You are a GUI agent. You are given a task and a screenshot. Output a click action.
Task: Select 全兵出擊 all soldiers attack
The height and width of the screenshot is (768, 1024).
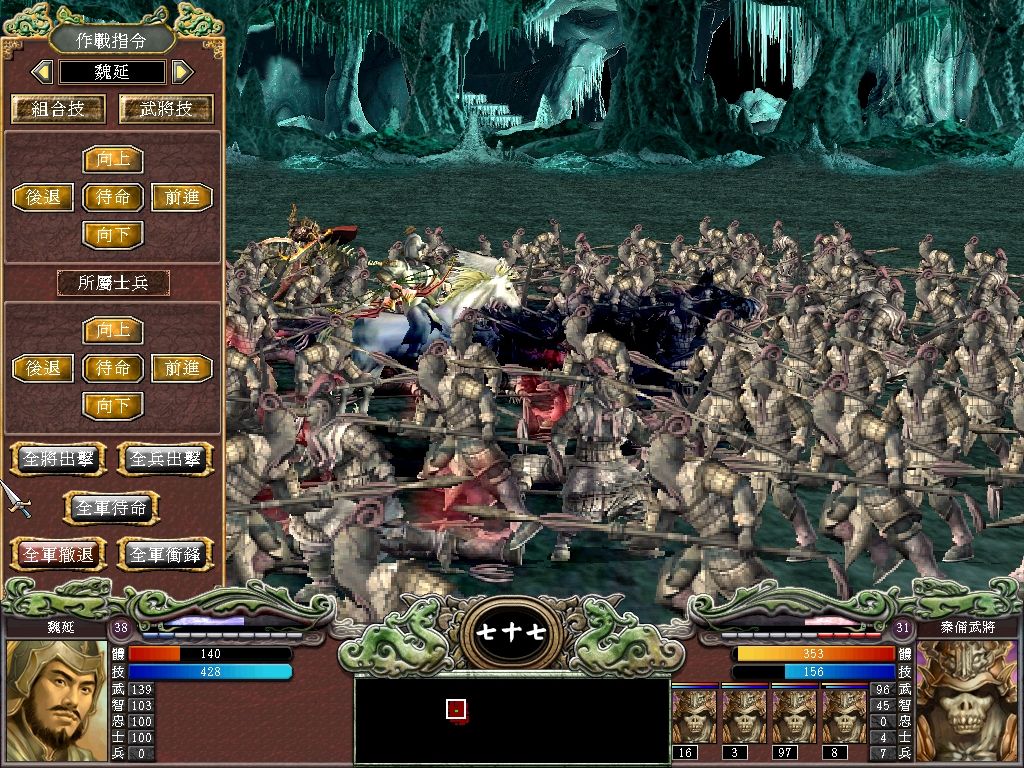click(166, 459)
